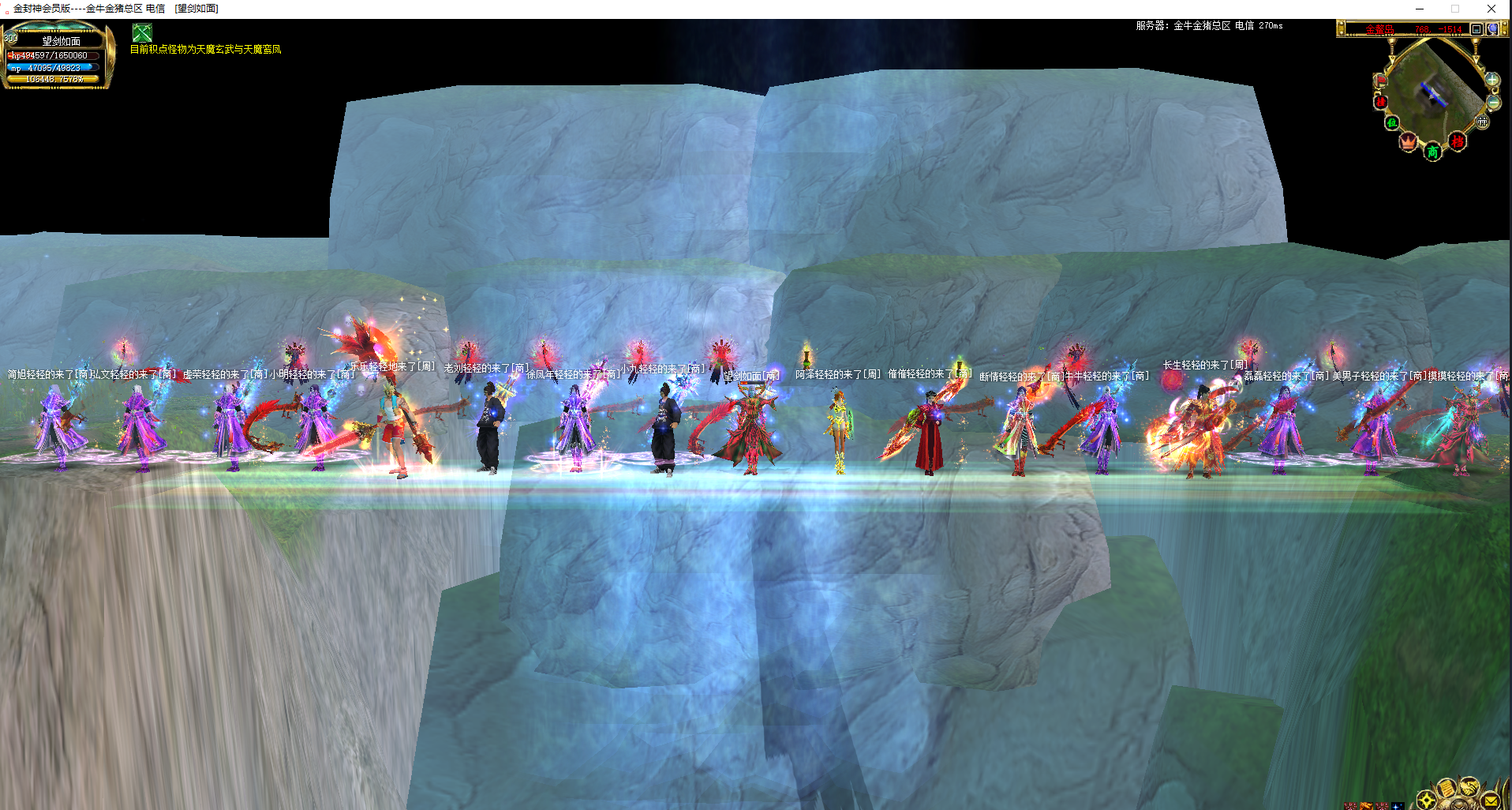1512x810 pixels.
Task: Click the minimap zoom-in plus button
Action: point(1491,80)
